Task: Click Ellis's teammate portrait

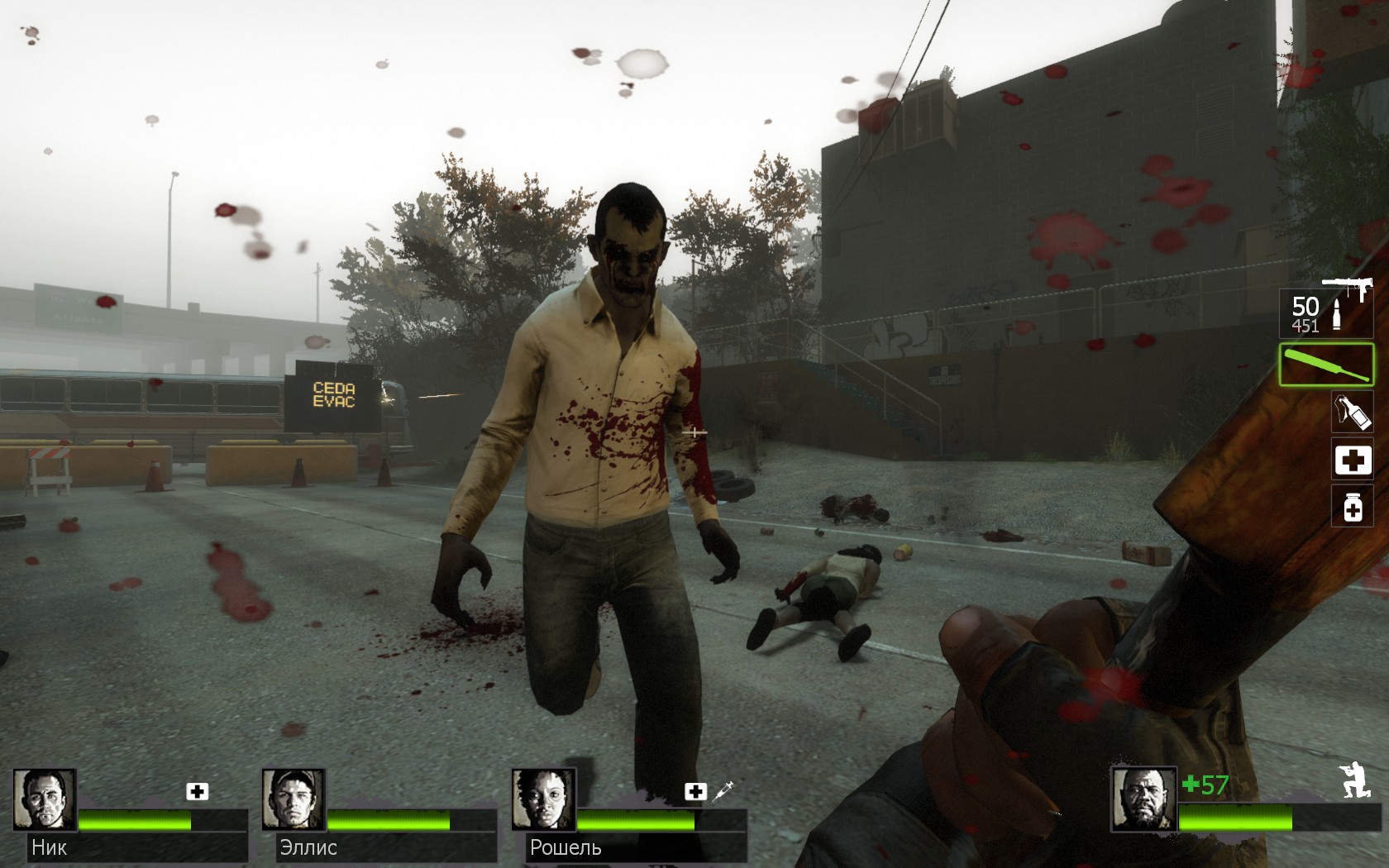Action: pyautogui.click(x=294, y=799)
